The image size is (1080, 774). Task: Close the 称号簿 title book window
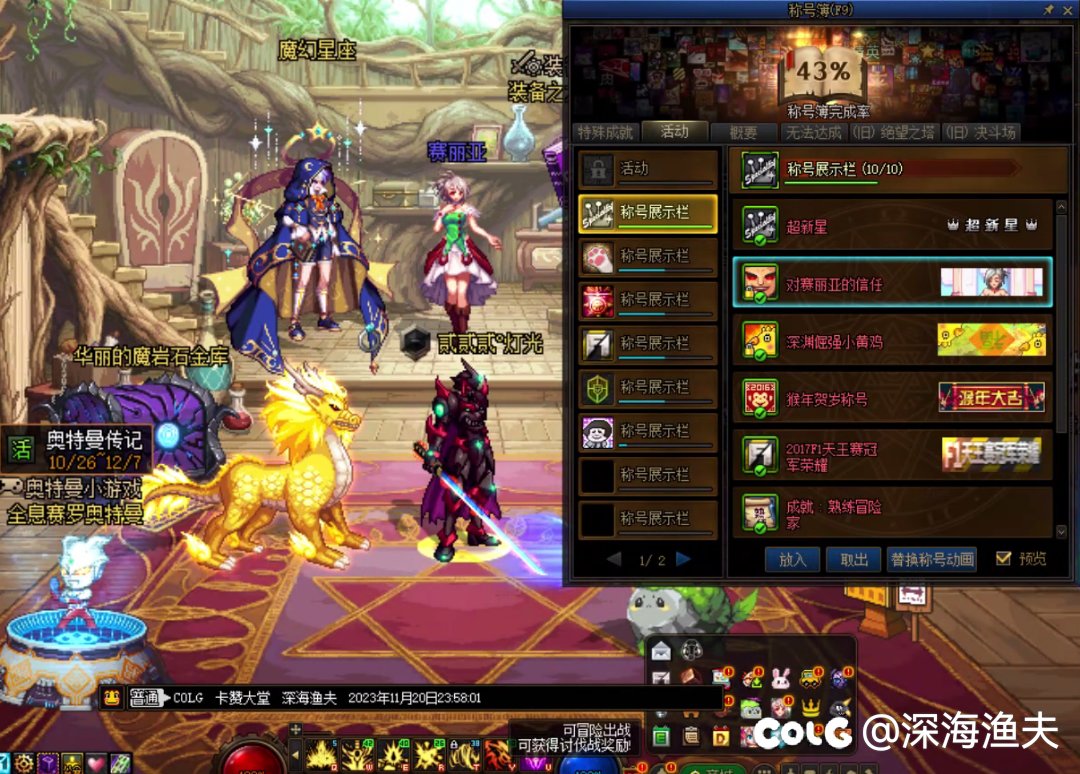(x=1068, y=9)
